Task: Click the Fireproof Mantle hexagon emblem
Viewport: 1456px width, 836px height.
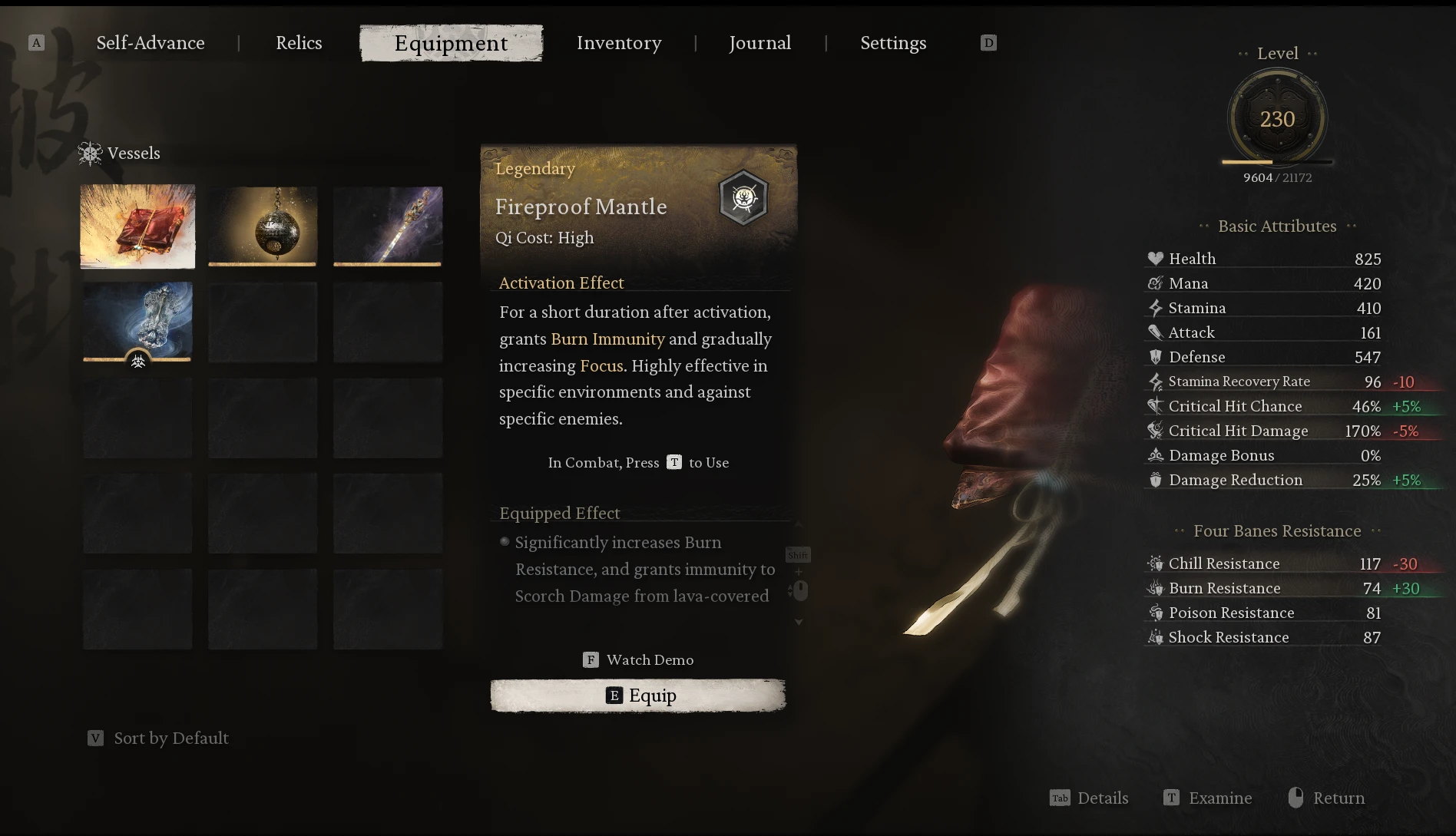Action: coord(743,198)
